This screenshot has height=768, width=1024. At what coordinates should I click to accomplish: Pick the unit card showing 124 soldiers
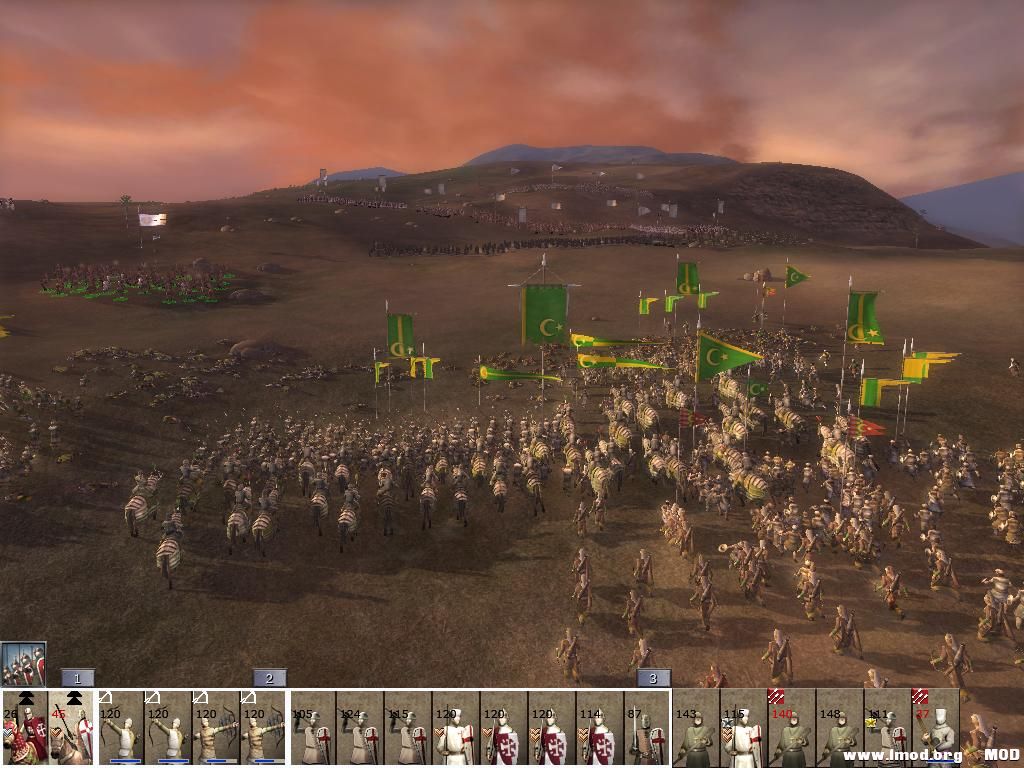(361, 728)
